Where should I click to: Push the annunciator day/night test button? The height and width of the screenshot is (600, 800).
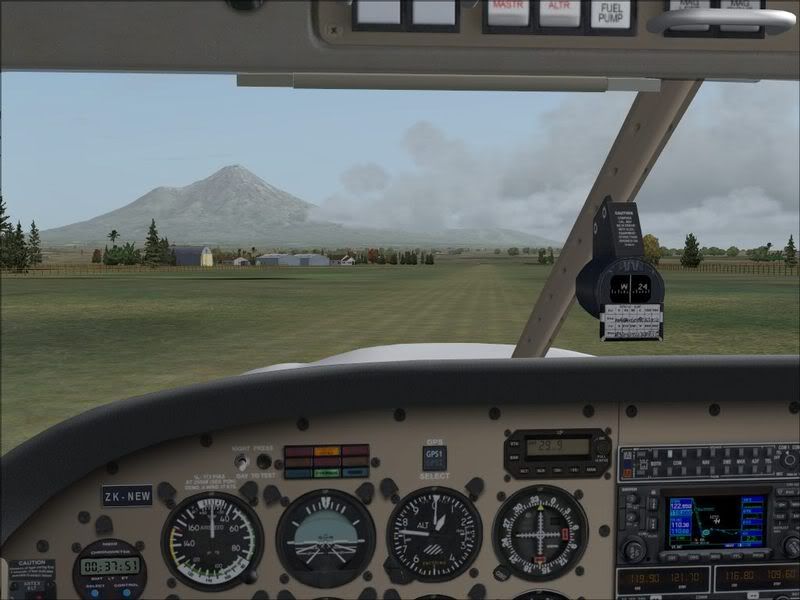coord(263,461)
